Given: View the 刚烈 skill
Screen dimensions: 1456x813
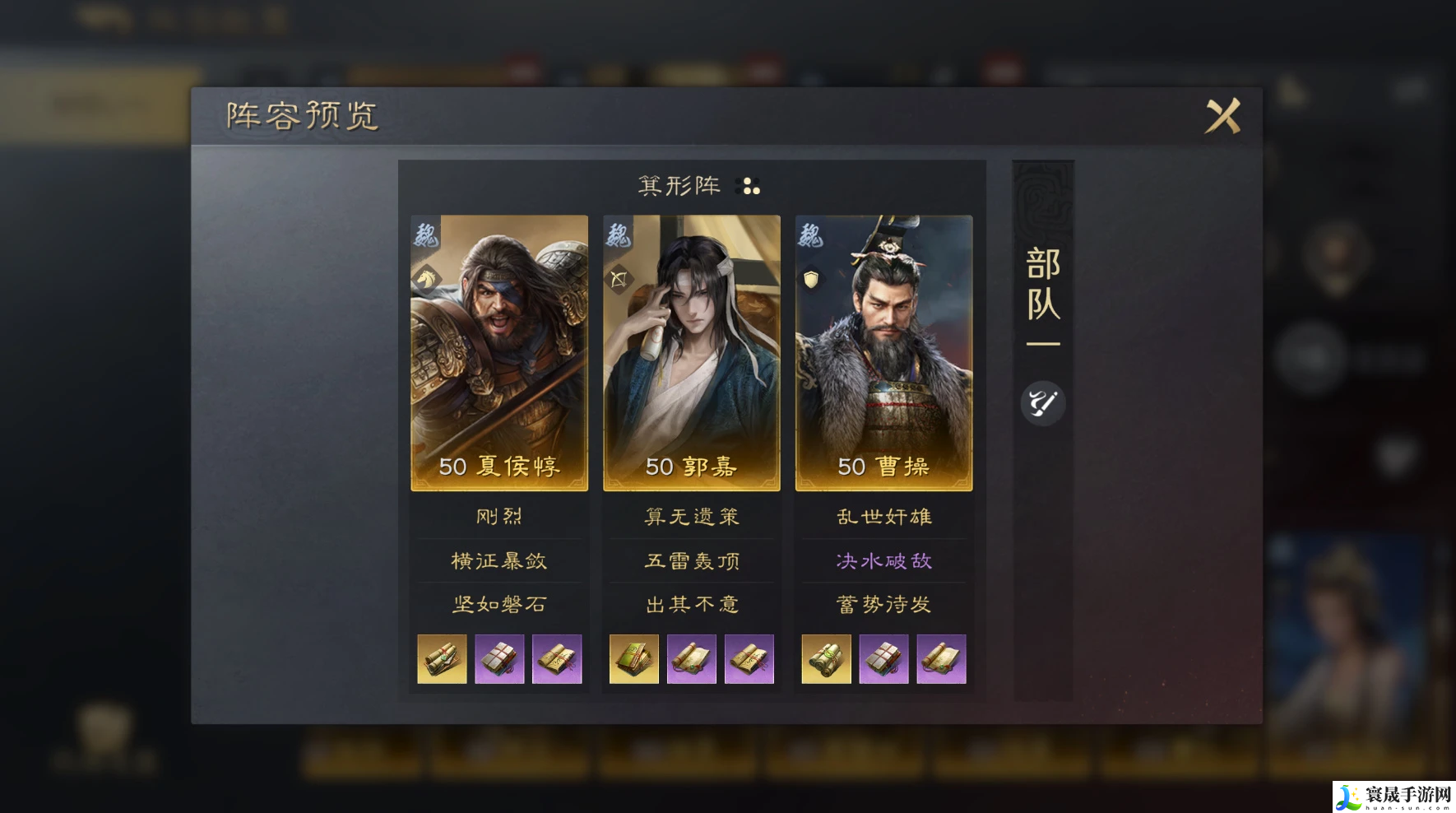Looking at the screenshot, I should point(499,517).
